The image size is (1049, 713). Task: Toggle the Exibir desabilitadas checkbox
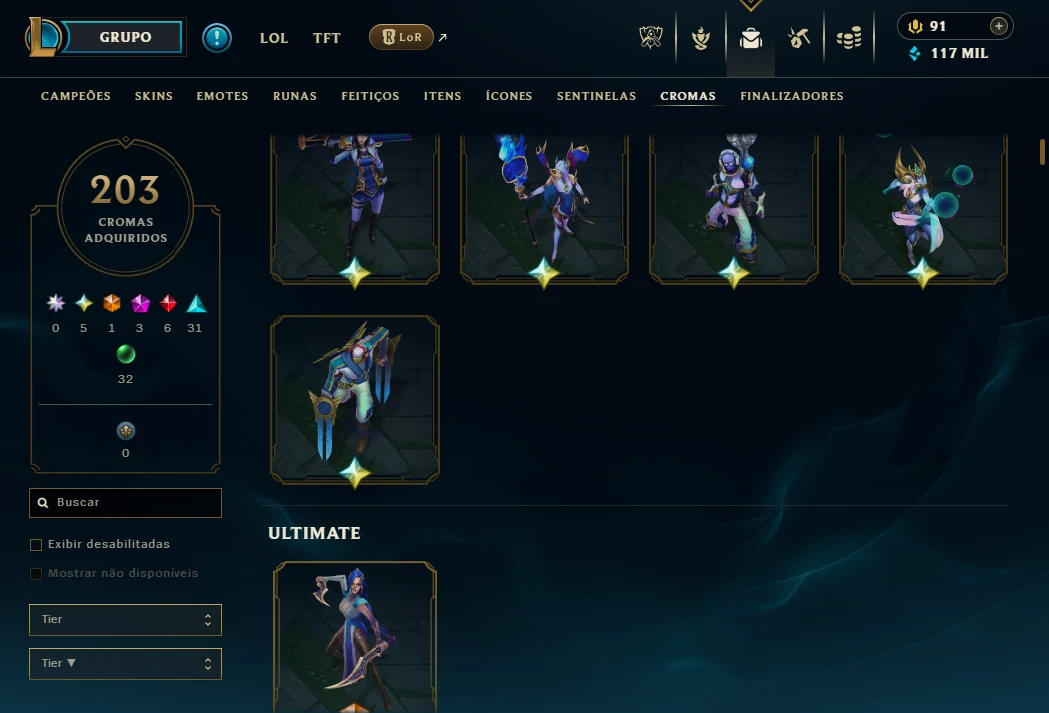[x=36, y=545]
